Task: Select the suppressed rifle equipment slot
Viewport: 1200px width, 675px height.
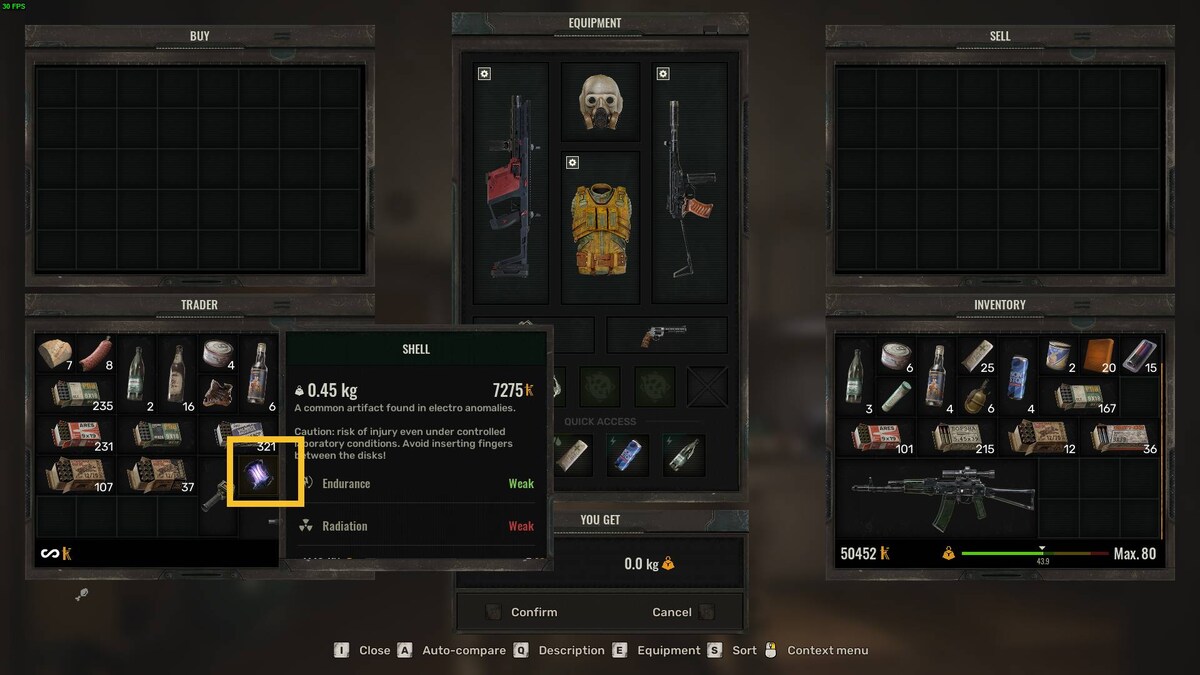Action: (689, 184)
